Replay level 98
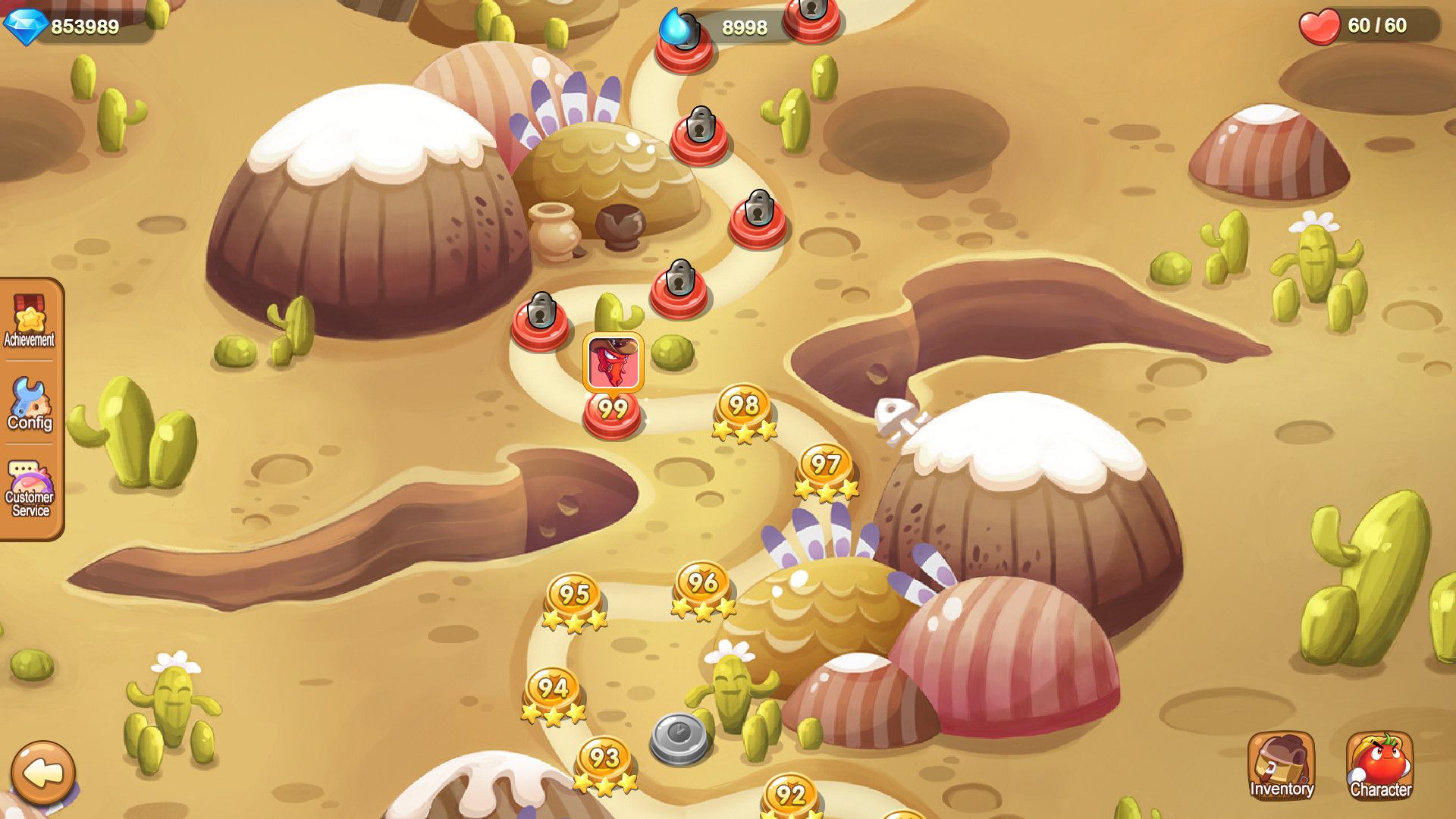This screenshot has height=819, width=1456. point(744,407)
